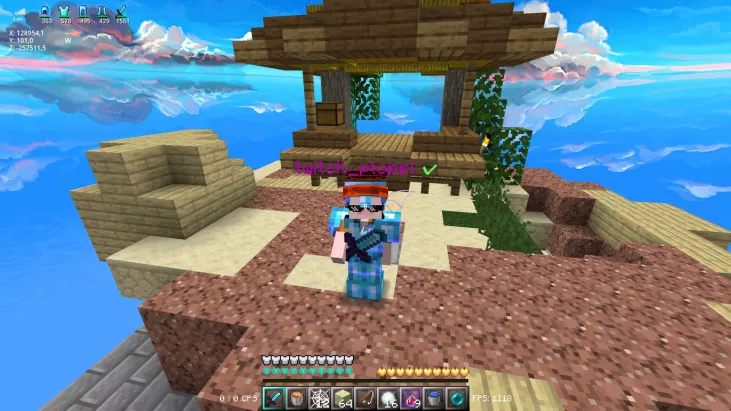Choose the cobweb stack in the hotbar
731x411 pixels.
click(x=321, y=398)
